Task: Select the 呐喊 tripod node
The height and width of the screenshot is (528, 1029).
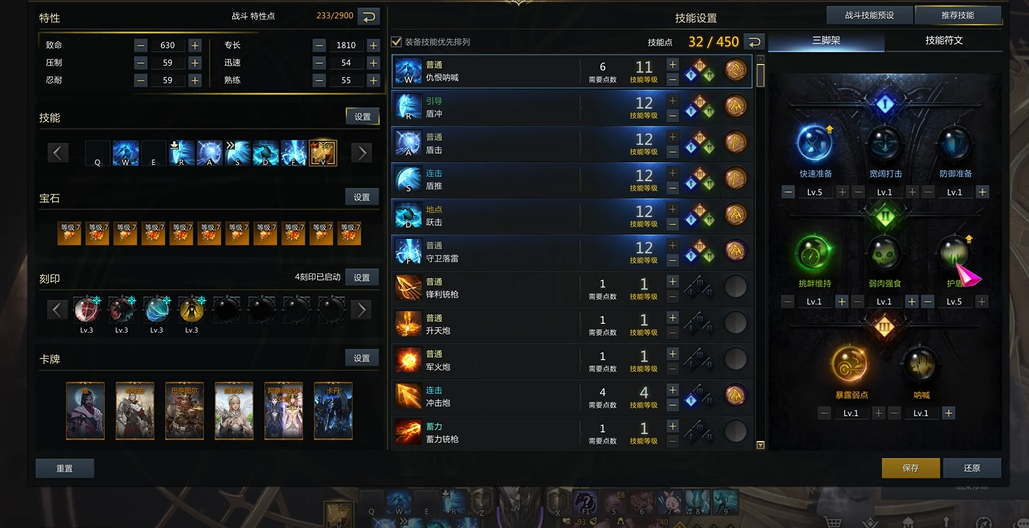Action: pyautogui.click(x=920, y=365)
